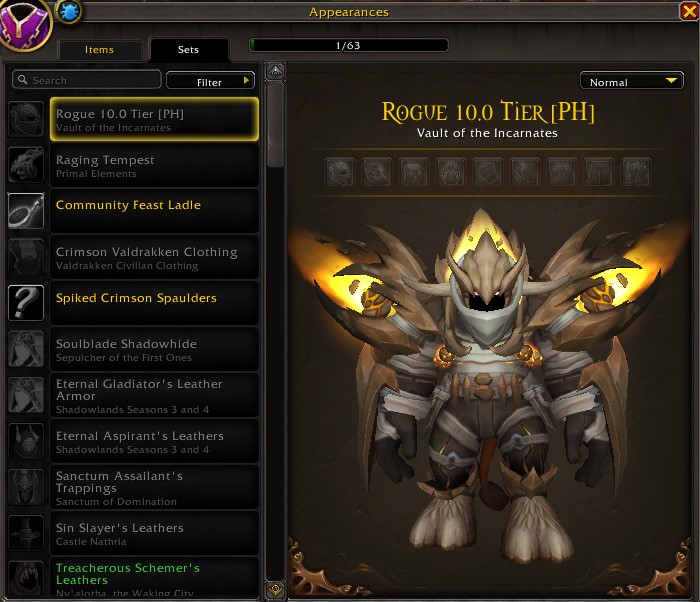Select the Sets tab

(x=188, y=50)
